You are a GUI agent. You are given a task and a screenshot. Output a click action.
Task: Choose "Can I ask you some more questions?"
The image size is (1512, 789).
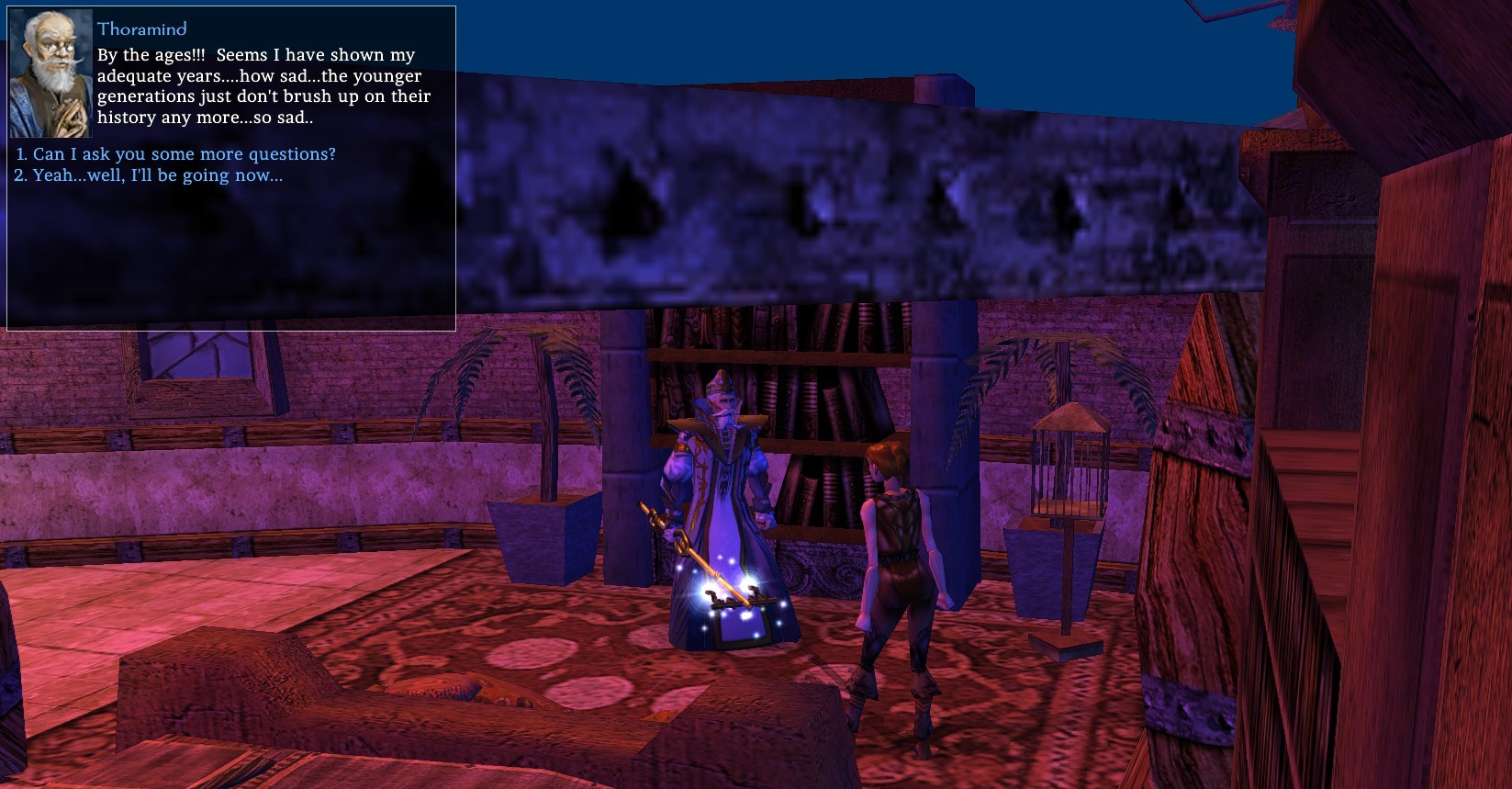click(x=184, y=154)
